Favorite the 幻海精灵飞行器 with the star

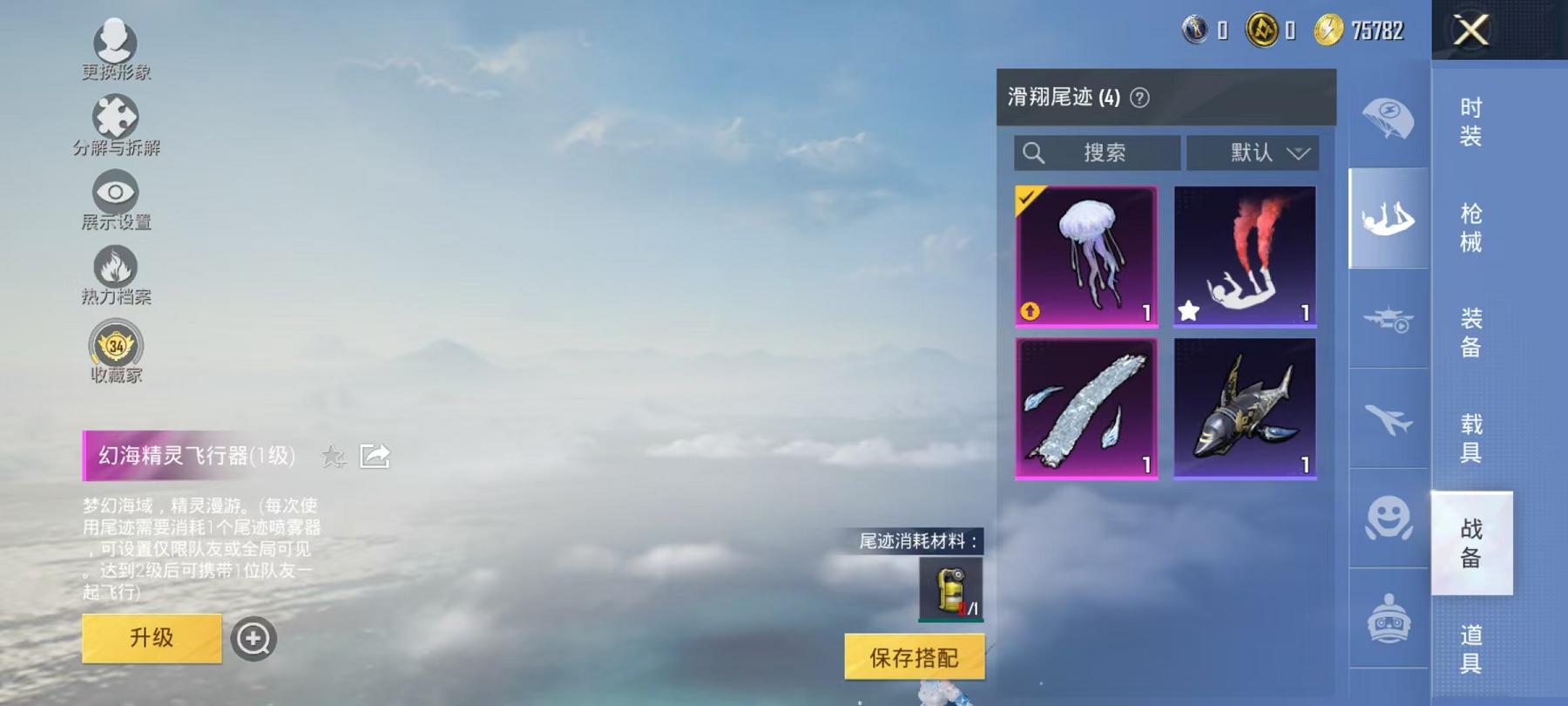tap(332, 455)
